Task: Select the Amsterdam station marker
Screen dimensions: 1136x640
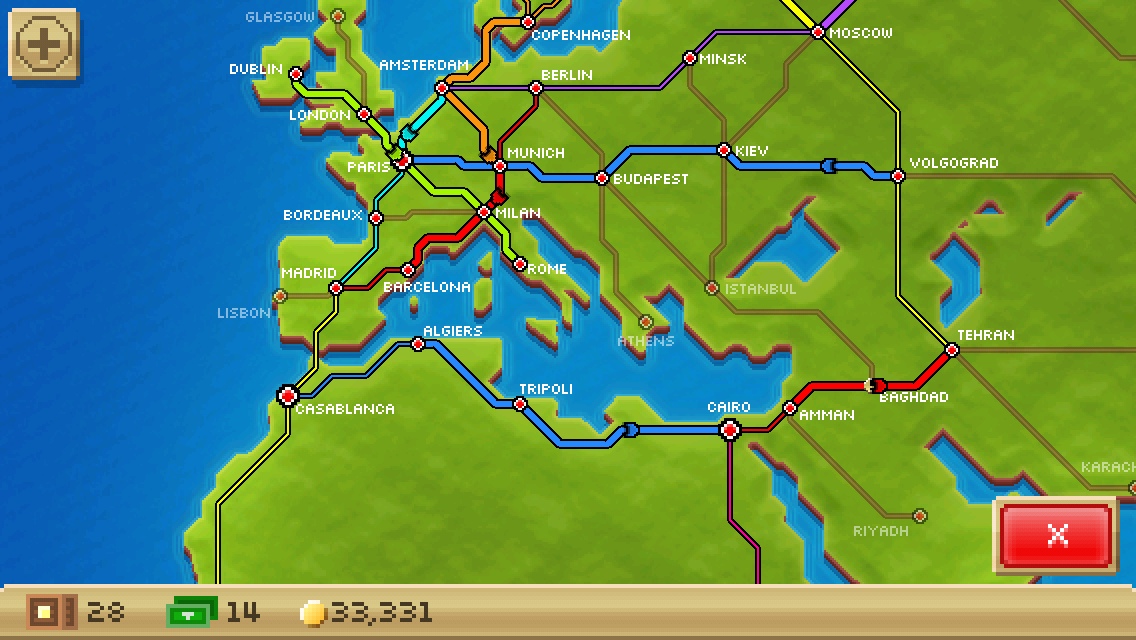Action: [x=441, y=88]
